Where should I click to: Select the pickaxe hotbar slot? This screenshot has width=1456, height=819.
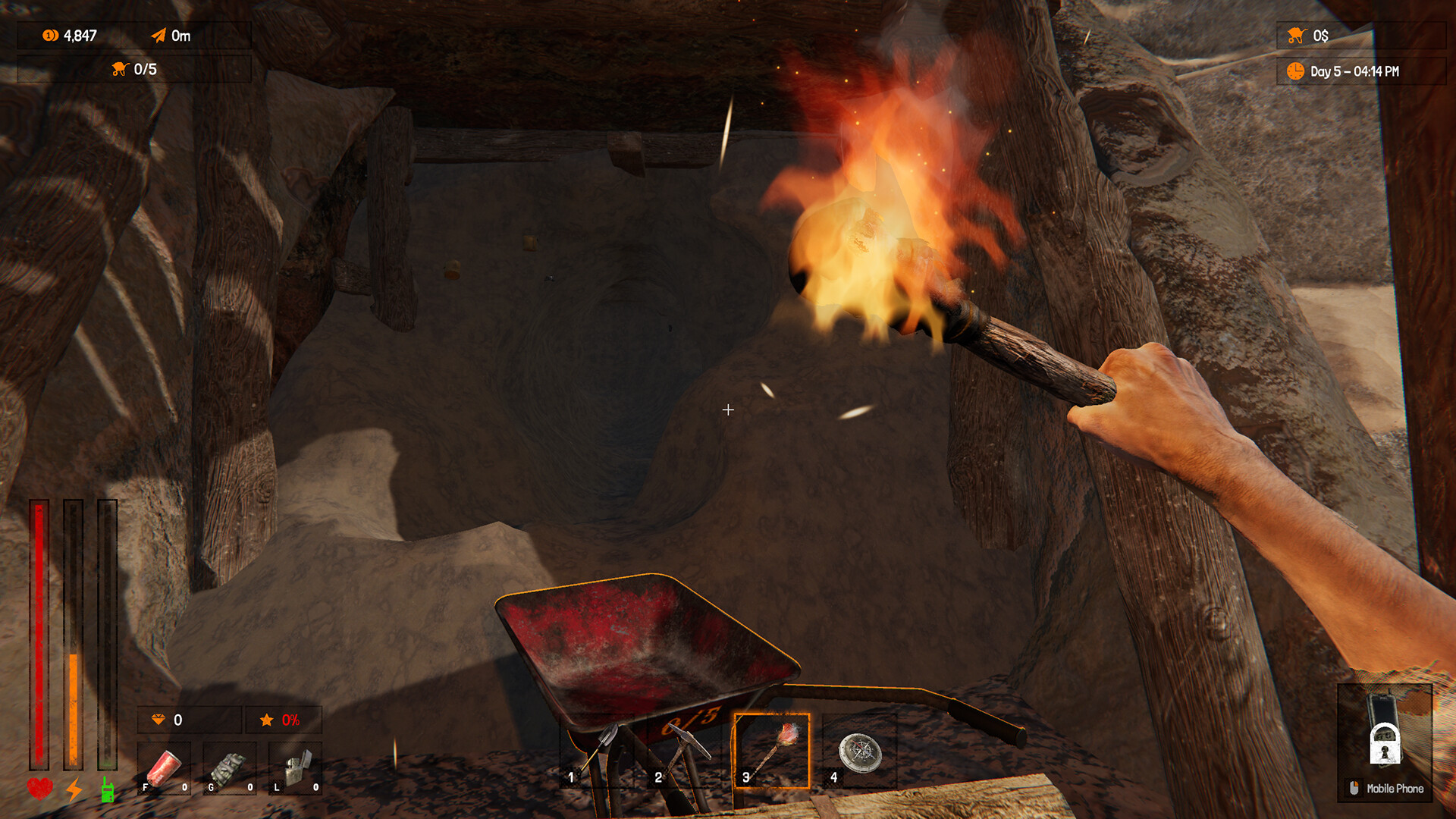[684, 752]
